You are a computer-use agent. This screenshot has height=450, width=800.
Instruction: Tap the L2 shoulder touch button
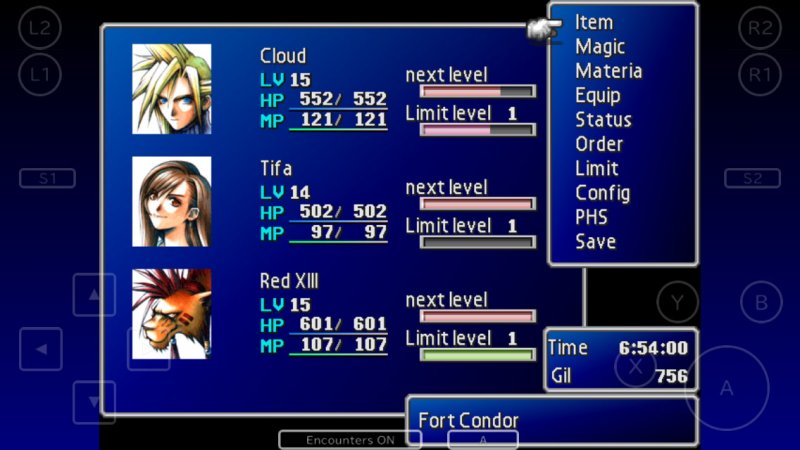tap(40, 28)
